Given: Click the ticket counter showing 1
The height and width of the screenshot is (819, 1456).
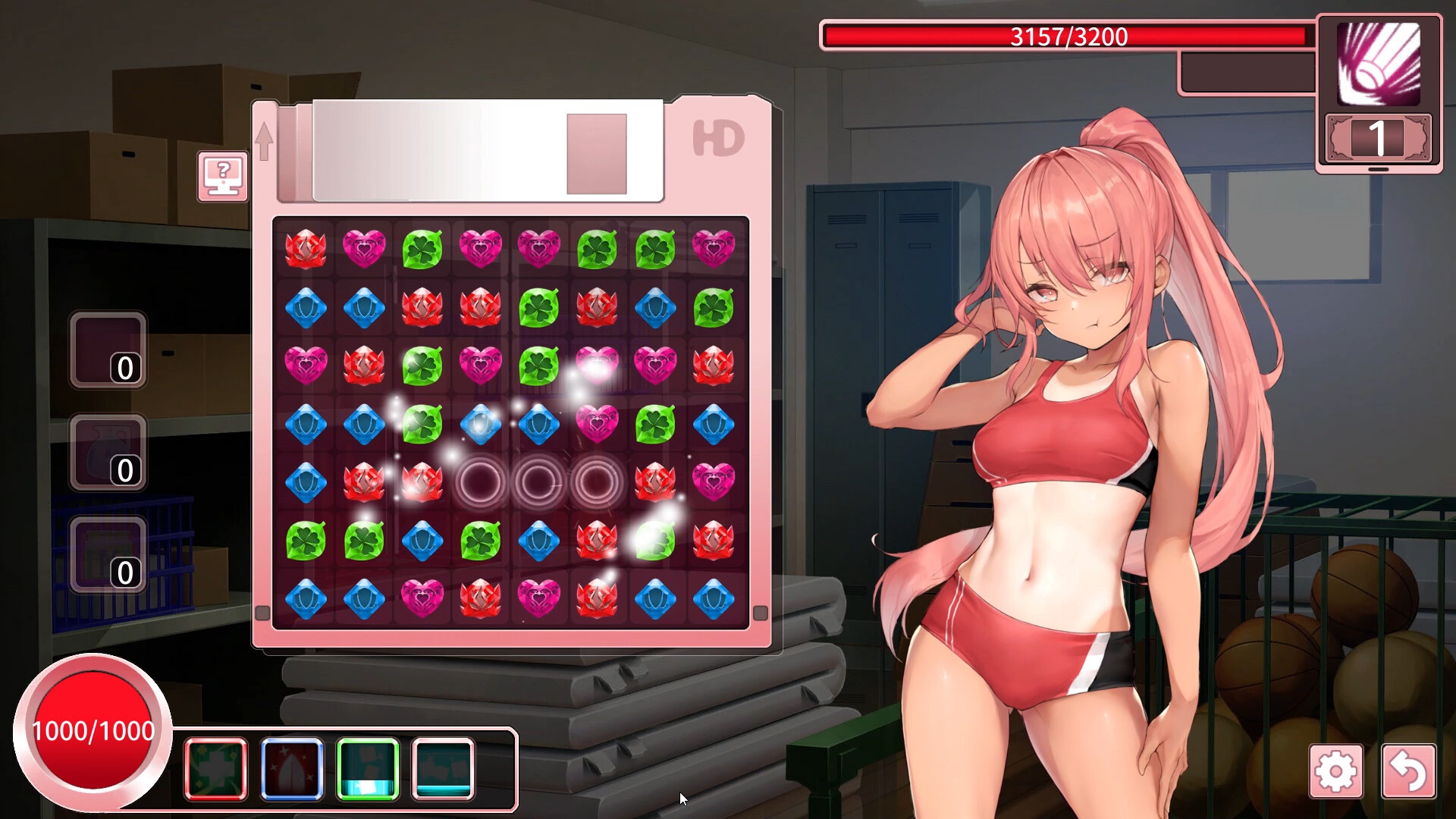Looking at the screenshot, I should click(x=1379, y=137).
